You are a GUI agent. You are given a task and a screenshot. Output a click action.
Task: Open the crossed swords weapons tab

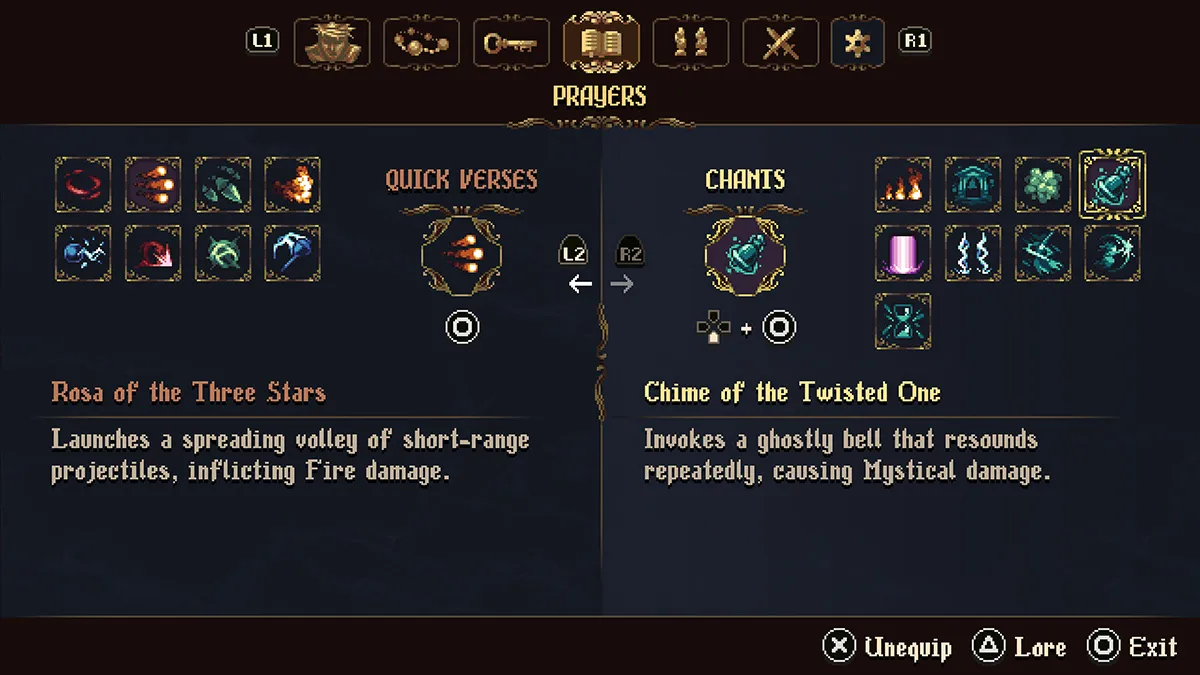778,43
